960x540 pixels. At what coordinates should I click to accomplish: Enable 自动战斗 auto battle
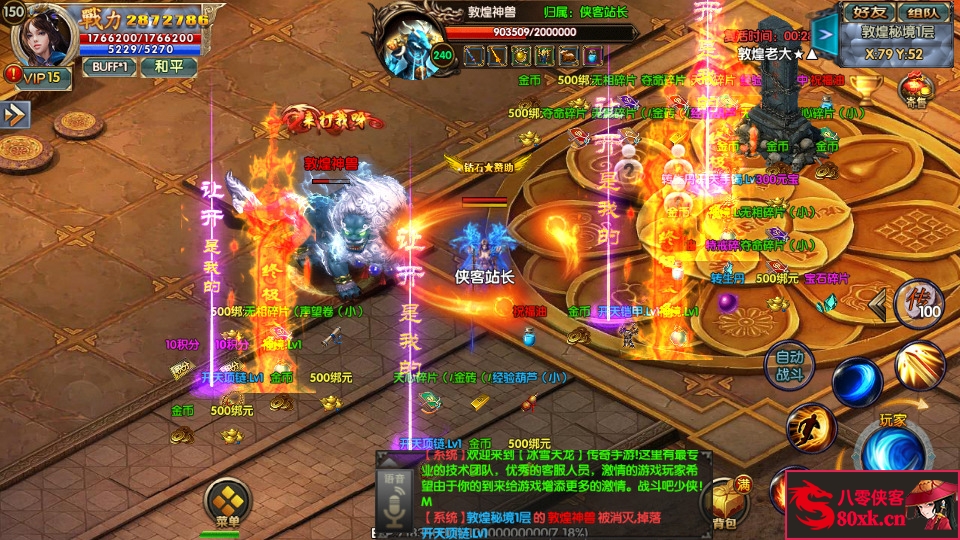pyautogui.click(x=789, y=365)
